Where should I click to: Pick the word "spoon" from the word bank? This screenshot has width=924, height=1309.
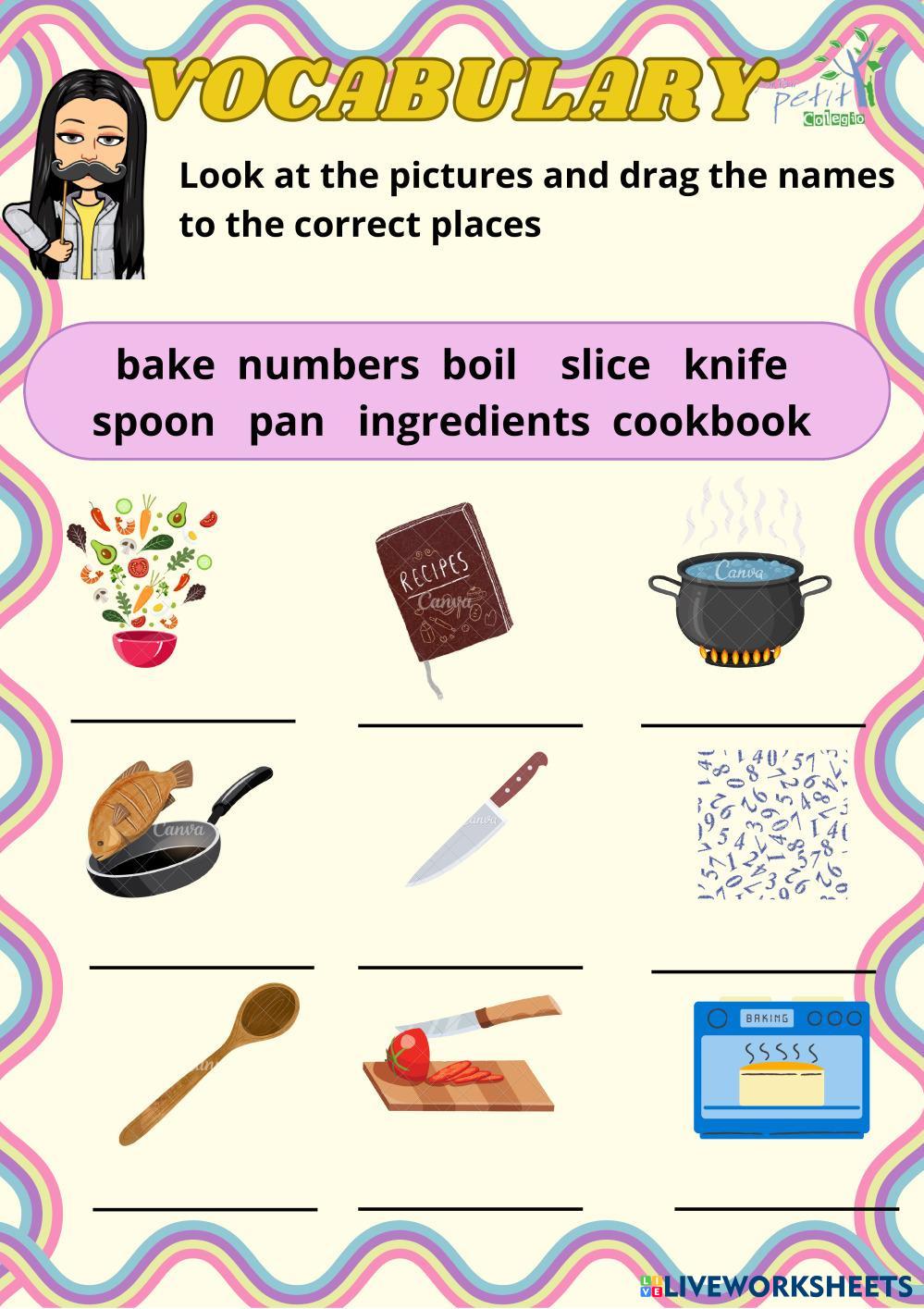pos(154,422)
